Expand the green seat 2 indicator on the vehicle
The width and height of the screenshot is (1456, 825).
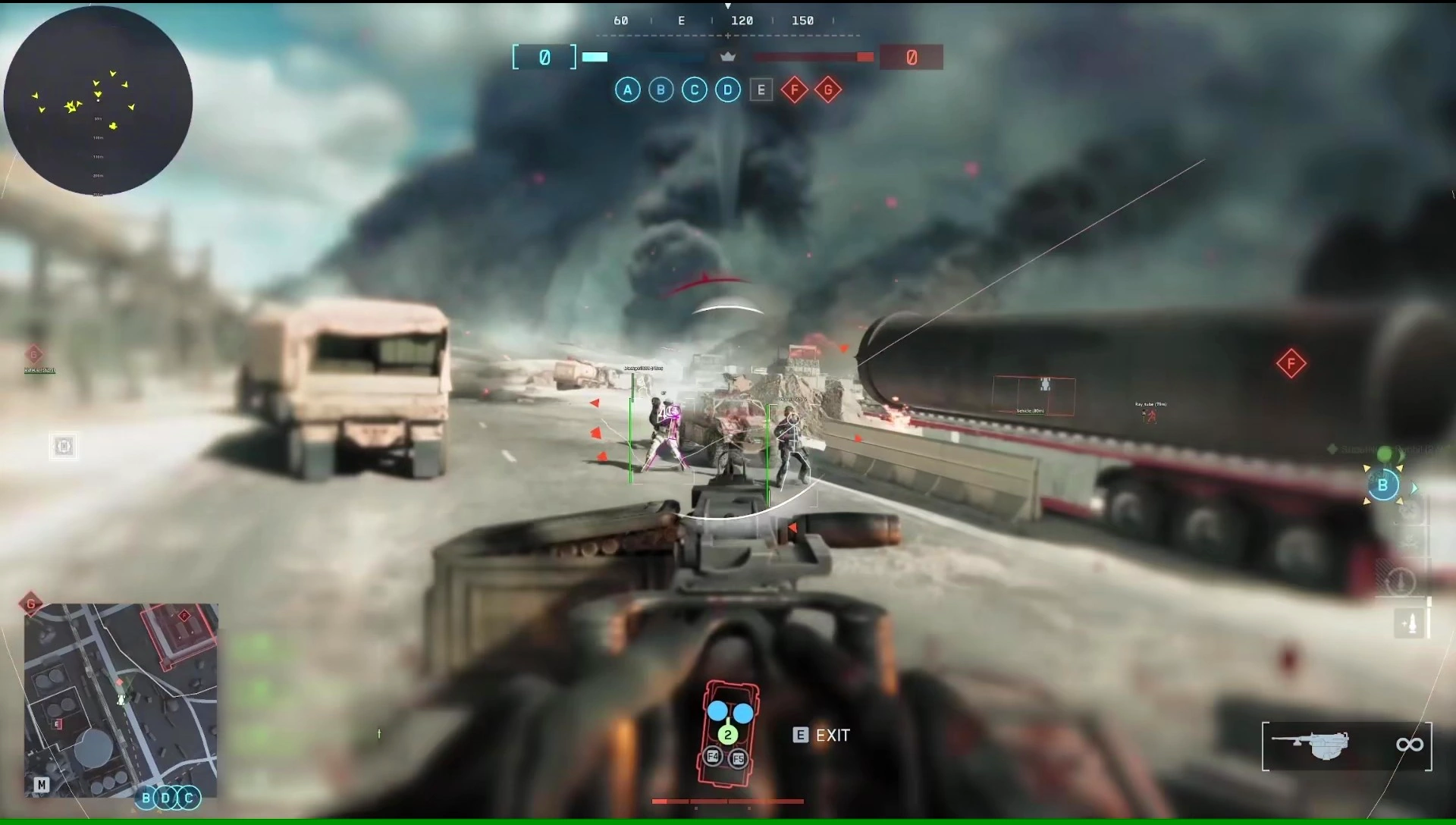click(x=727, y=734)
